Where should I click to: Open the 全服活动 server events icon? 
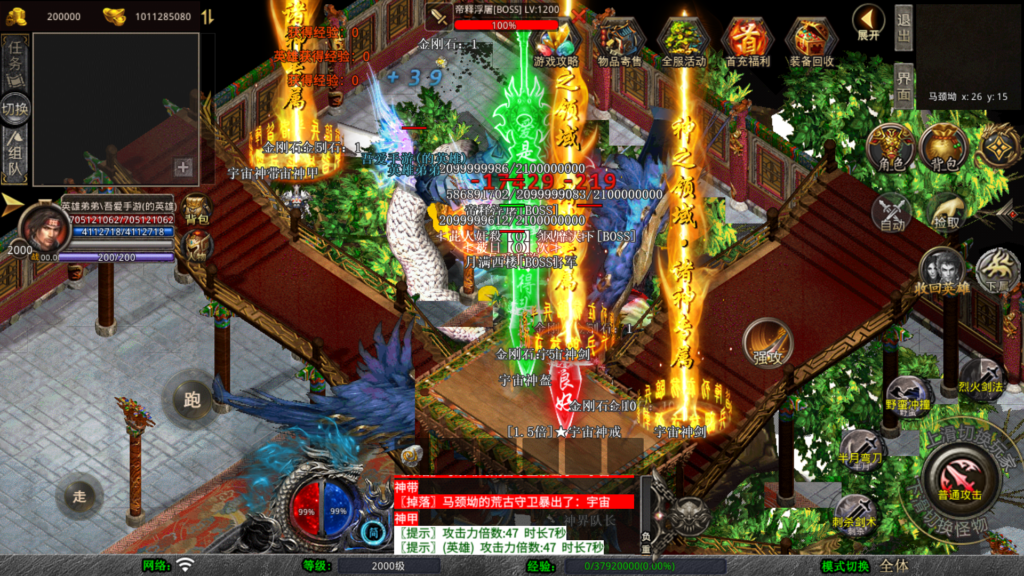[684, 42]
